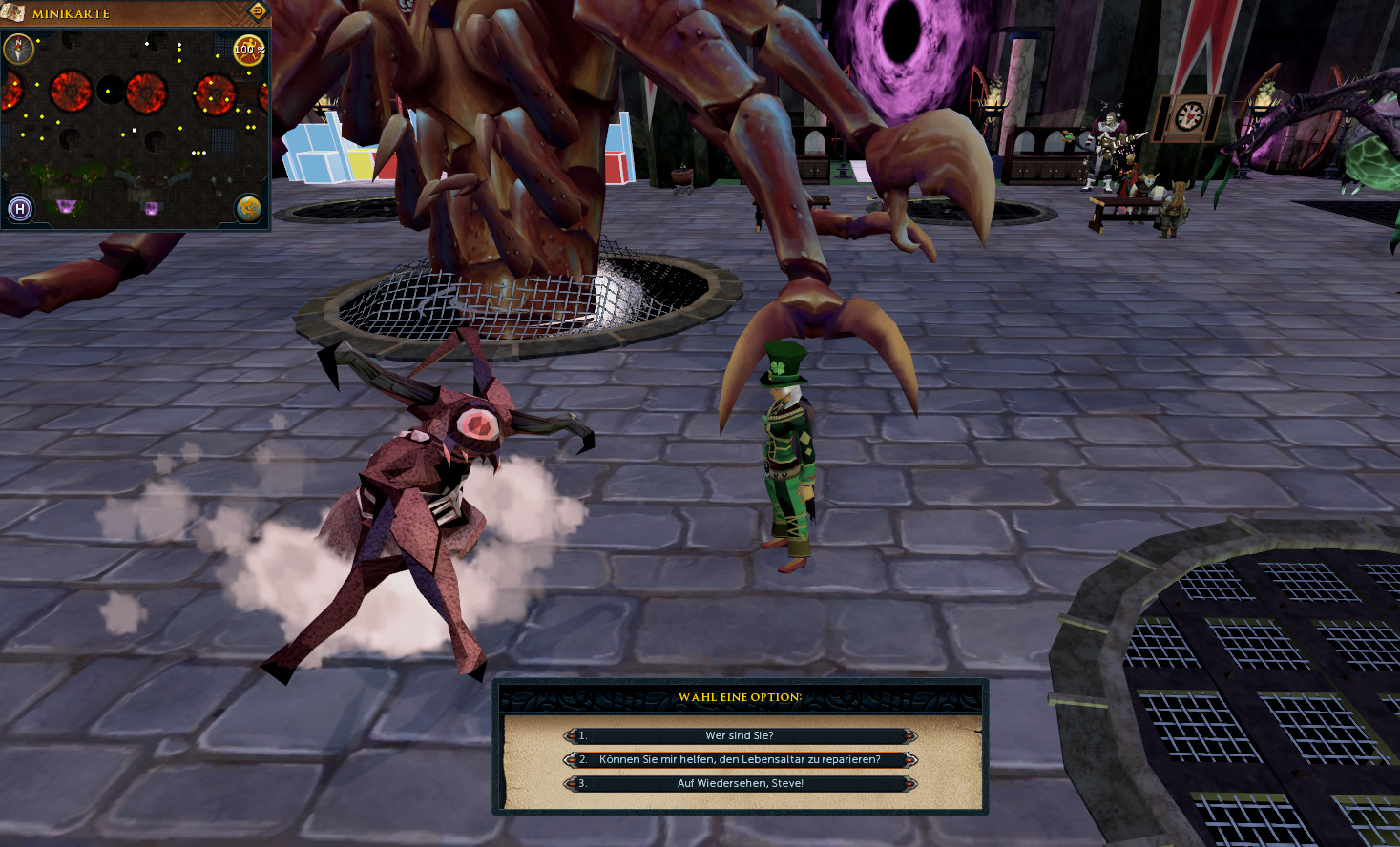The width and height of the screenshot is (1400, 847).
Task: Ask for help repairing the Lebensaltar
Action: [x=740, y=759]
